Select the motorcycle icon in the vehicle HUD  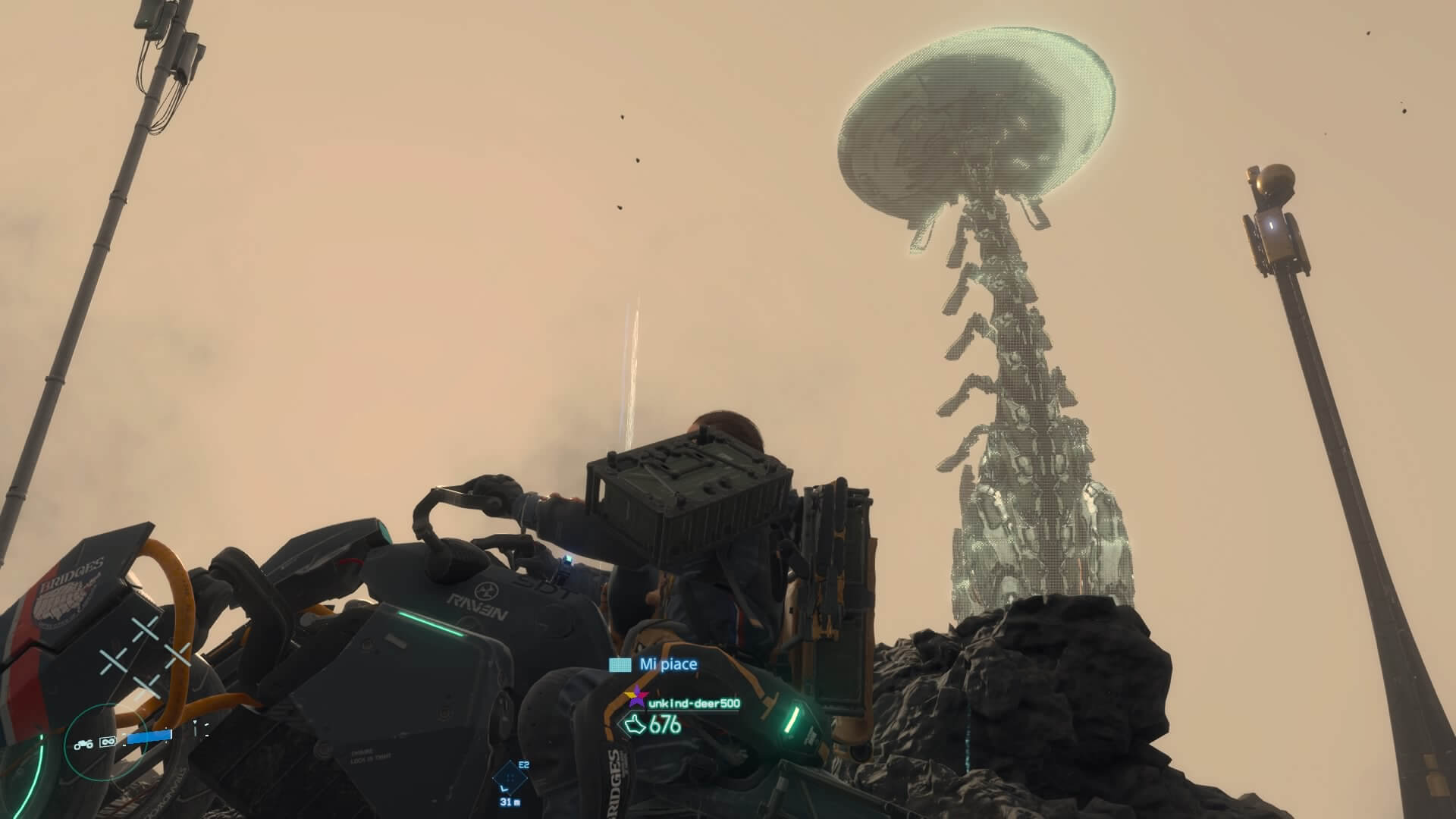click(x=83, y=744)
